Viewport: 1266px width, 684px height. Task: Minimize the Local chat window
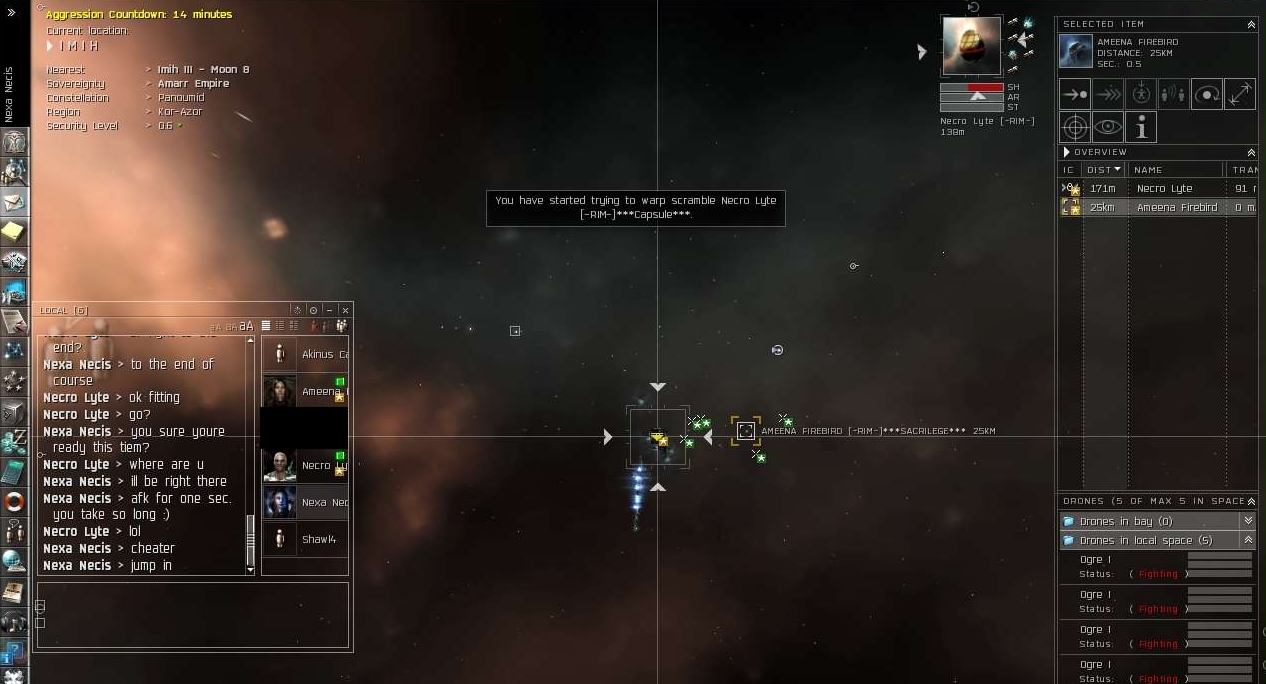pos(329,311)
